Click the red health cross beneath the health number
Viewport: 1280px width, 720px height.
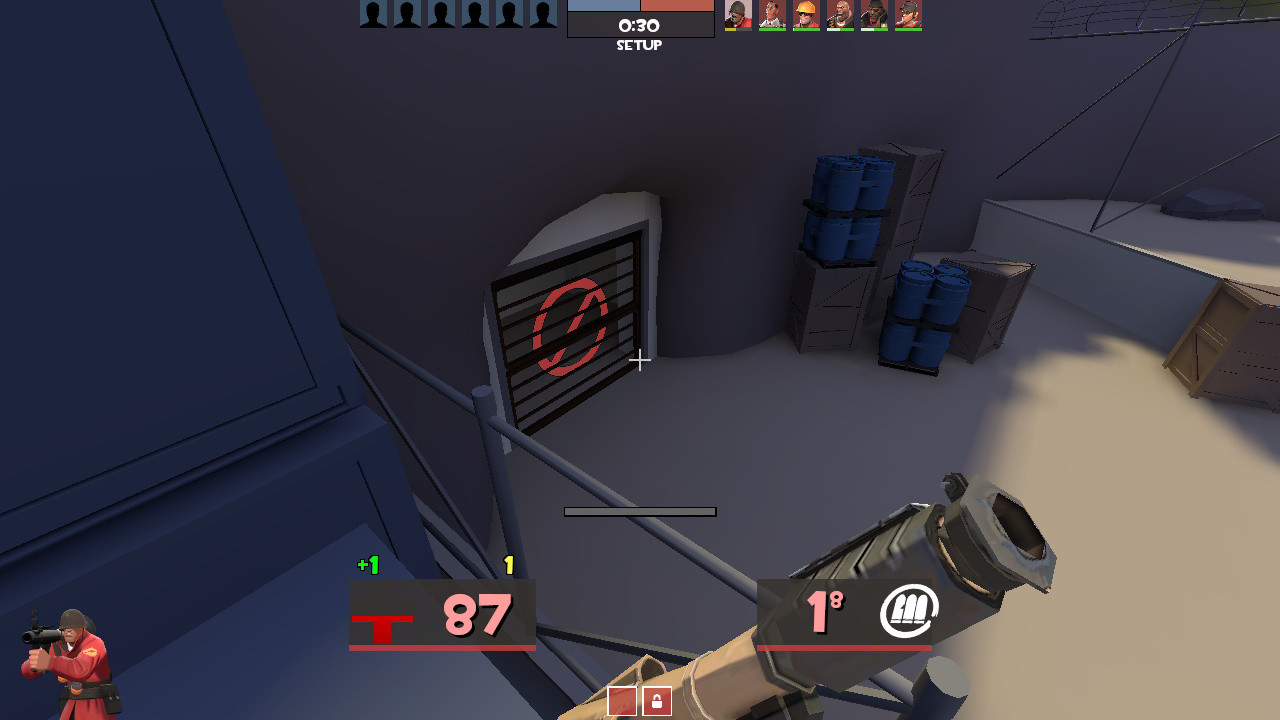pyautogui.click(x=383, y=625)
